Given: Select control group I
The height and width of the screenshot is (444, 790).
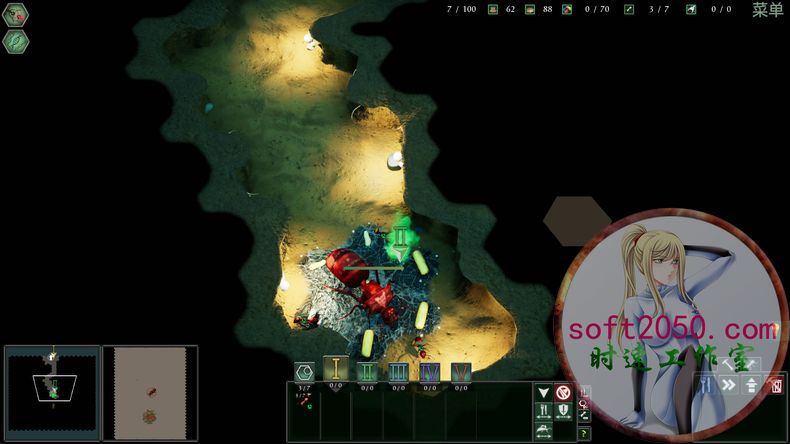Looking at the screenshot, I should (335, 373).
